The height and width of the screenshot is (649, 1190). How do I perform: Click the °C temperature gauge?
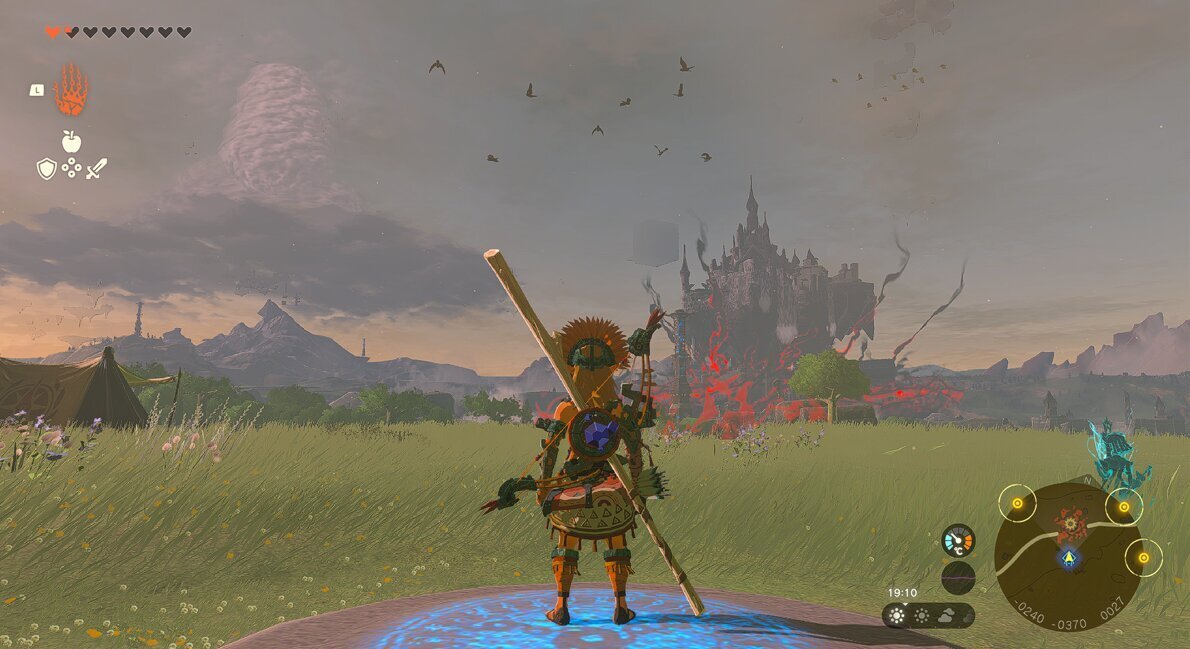coord(958,541)
